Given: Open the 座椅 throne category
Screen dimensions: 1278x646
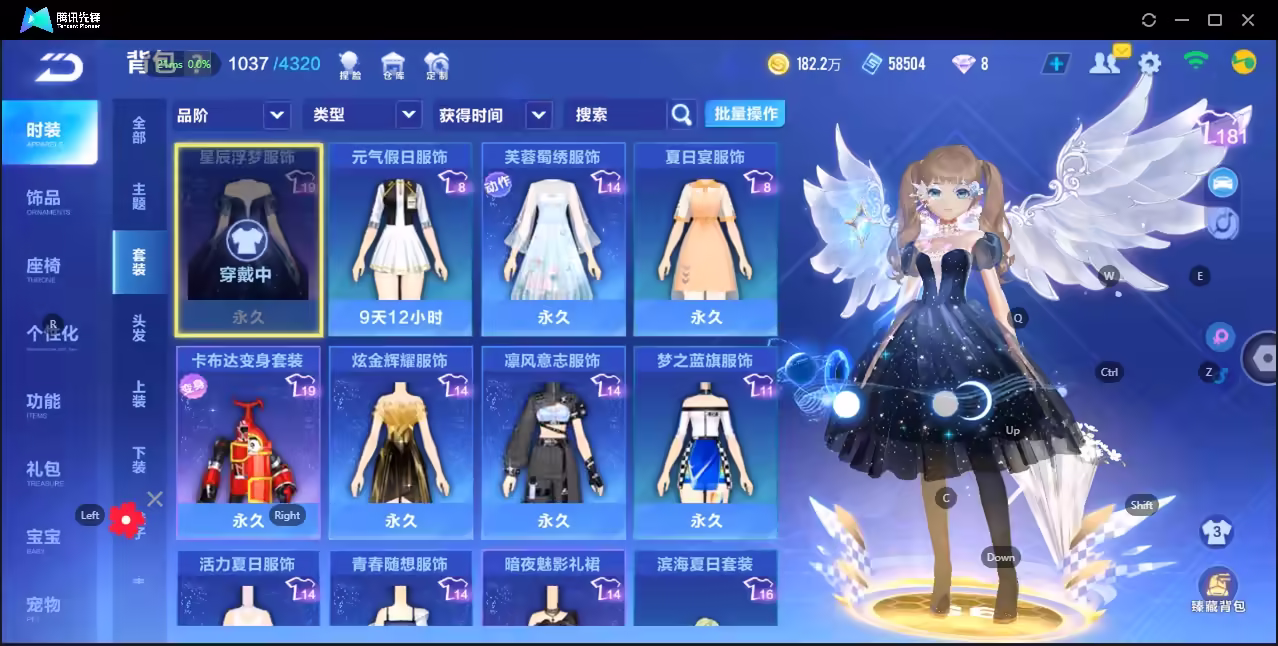Looking at the screenshot, I should coord(48,268).
